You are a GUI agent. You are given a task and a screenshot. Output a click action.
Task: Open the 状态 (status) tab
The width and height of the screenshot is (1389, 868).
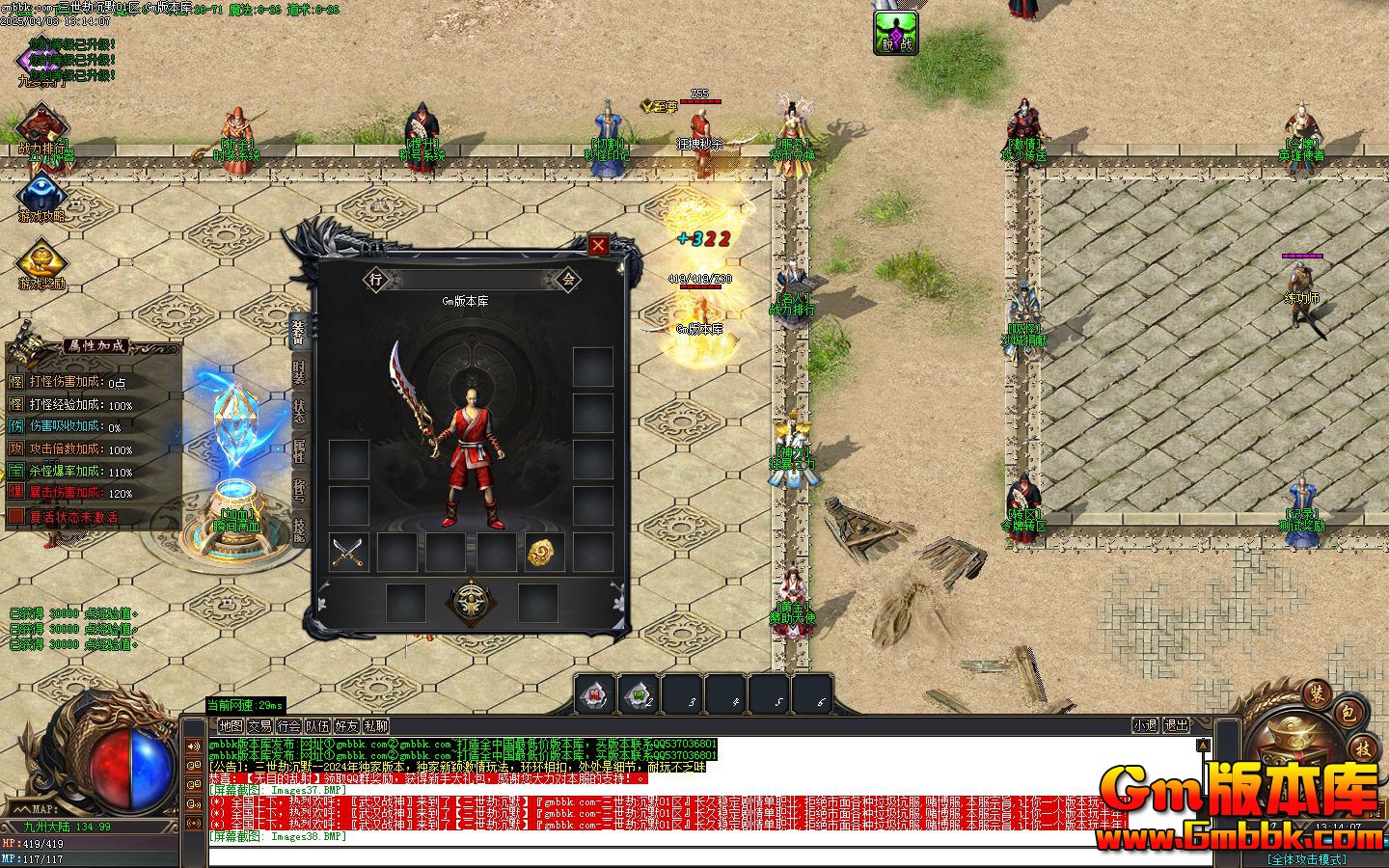300,413
